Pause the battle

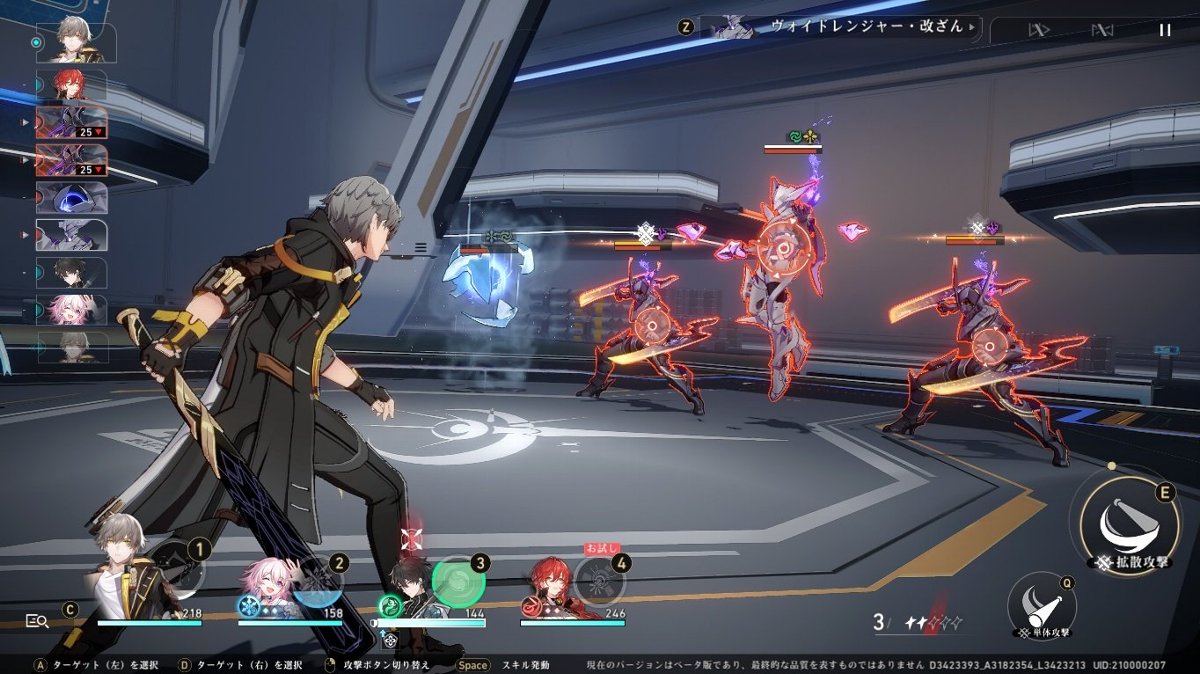[x=1164, y=30]
